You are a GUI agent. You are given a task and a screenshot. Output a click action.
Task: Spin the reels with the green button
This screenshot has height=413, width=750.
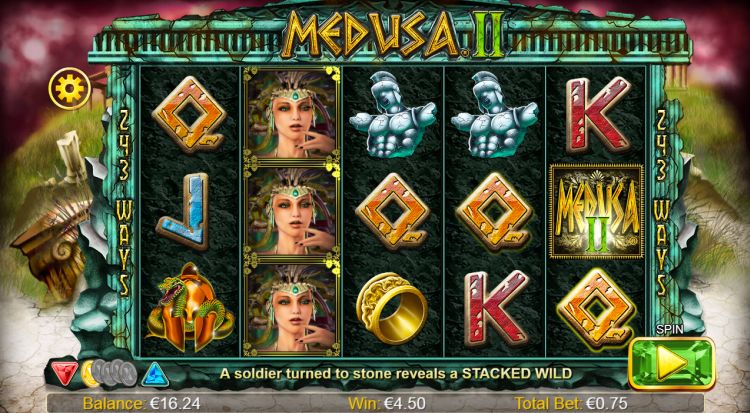672,363
